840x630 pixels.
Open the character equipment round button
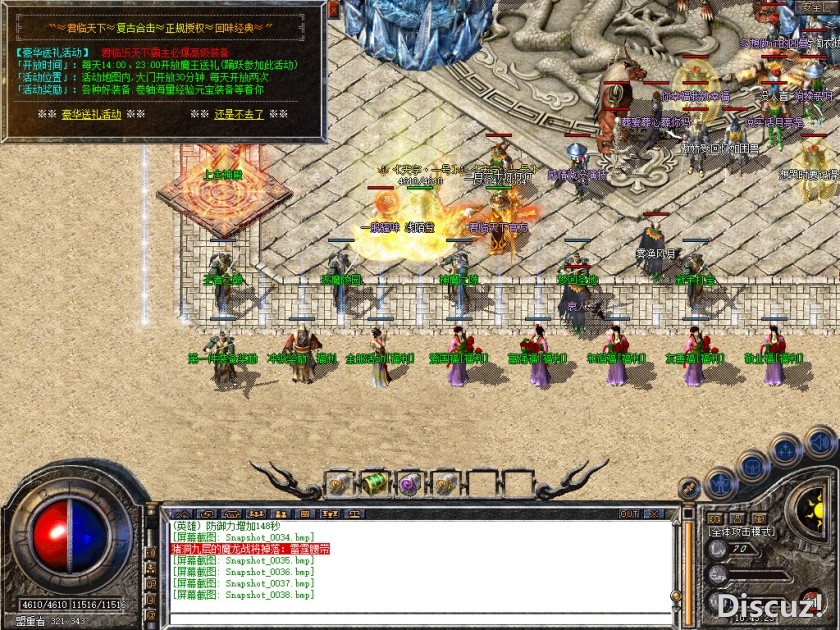pos(720,484)
